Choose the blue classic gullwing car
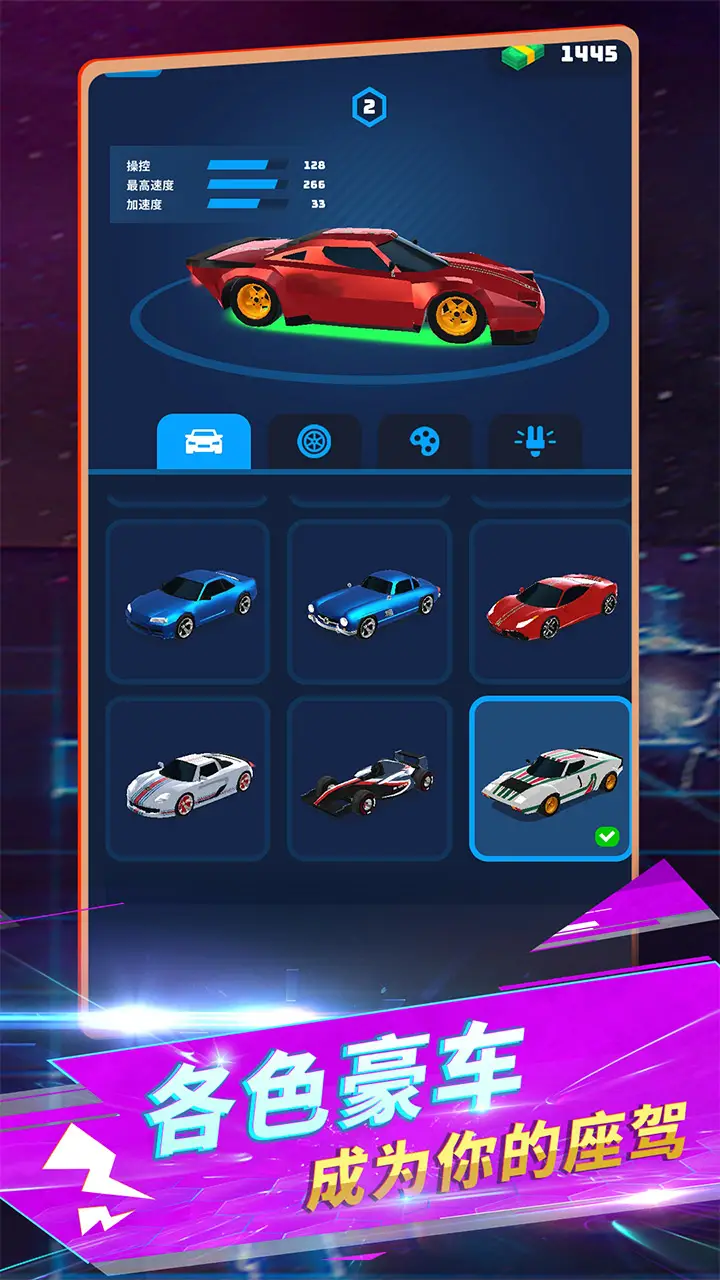Image resolution: width=720 pixels, height=1280 pixels. point(369,602)
